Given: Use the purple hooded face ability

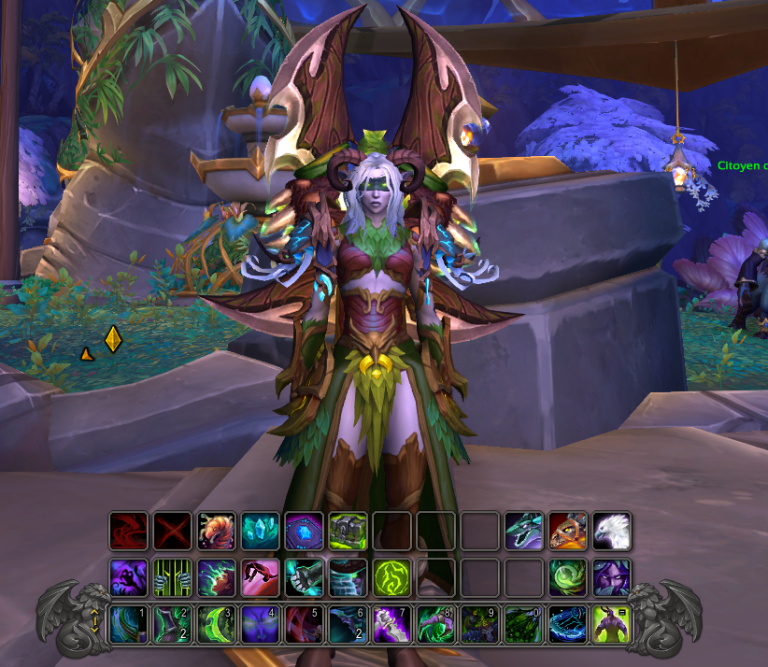Looking at the screenshot, I should click(612, 577).
